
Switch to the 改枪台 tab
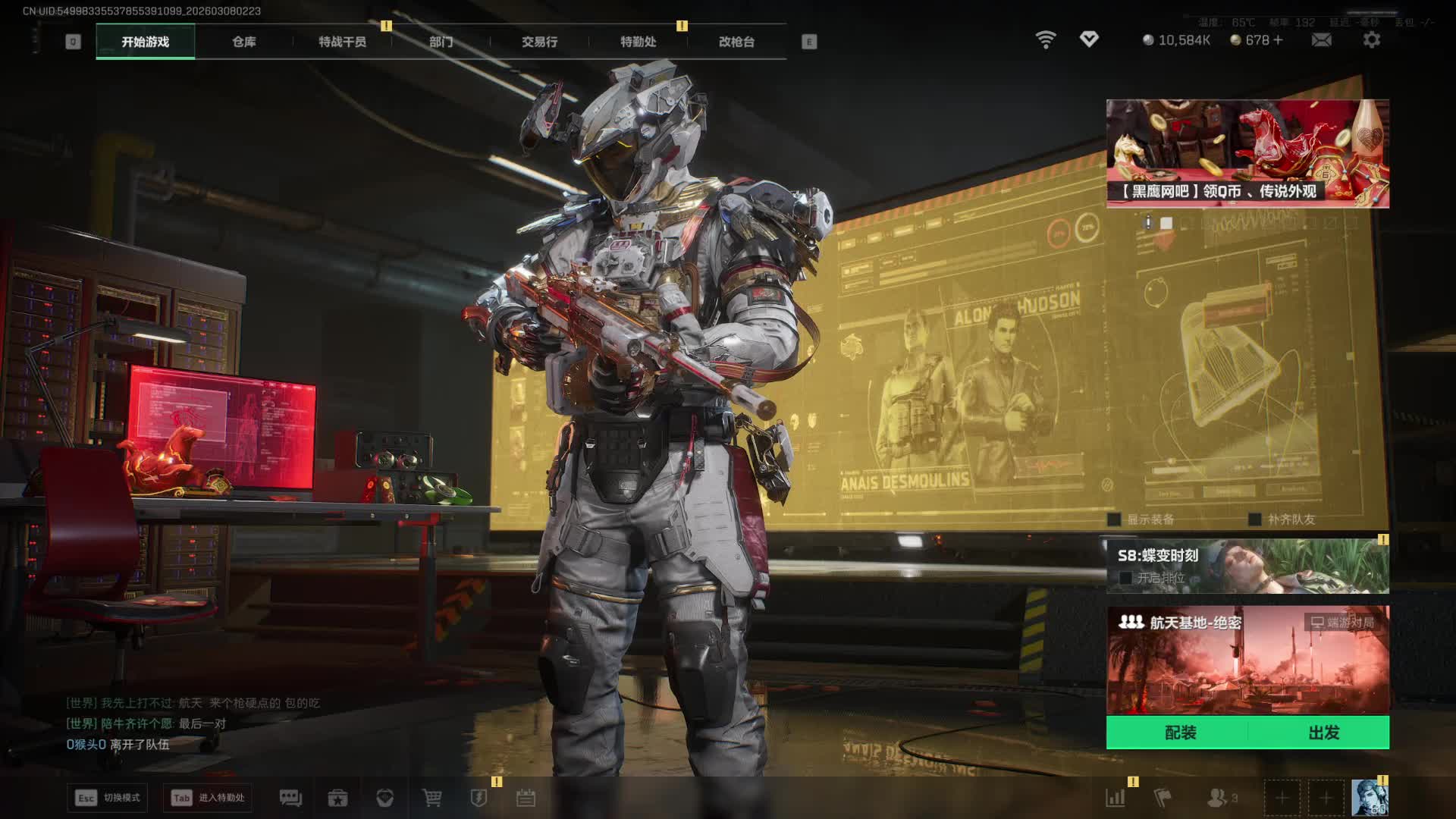(x=736, y=42)
